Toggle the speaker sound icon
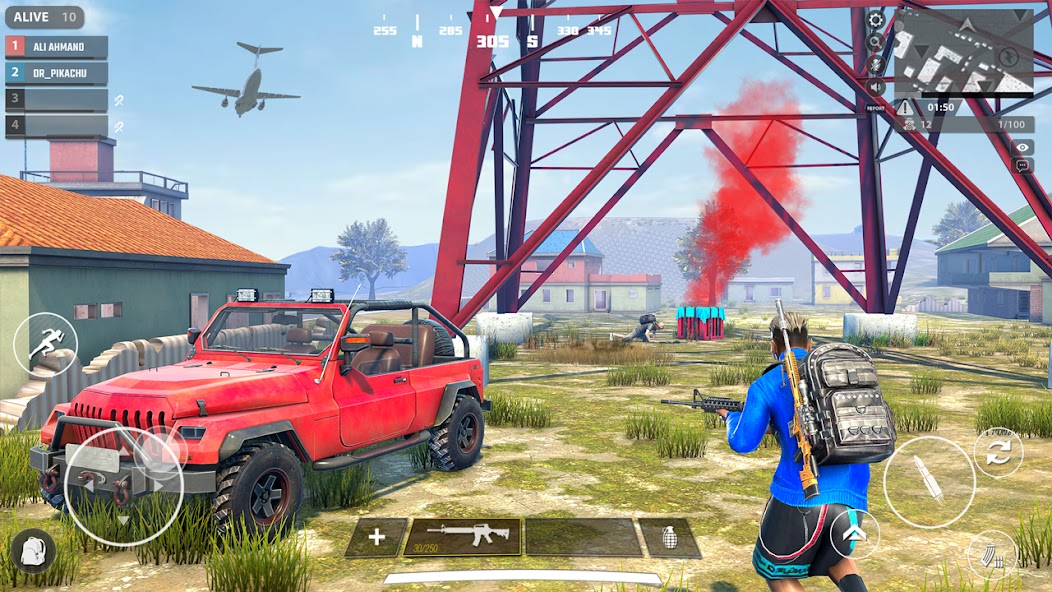This screenshot has width=1052, height=592. (876, 86)
